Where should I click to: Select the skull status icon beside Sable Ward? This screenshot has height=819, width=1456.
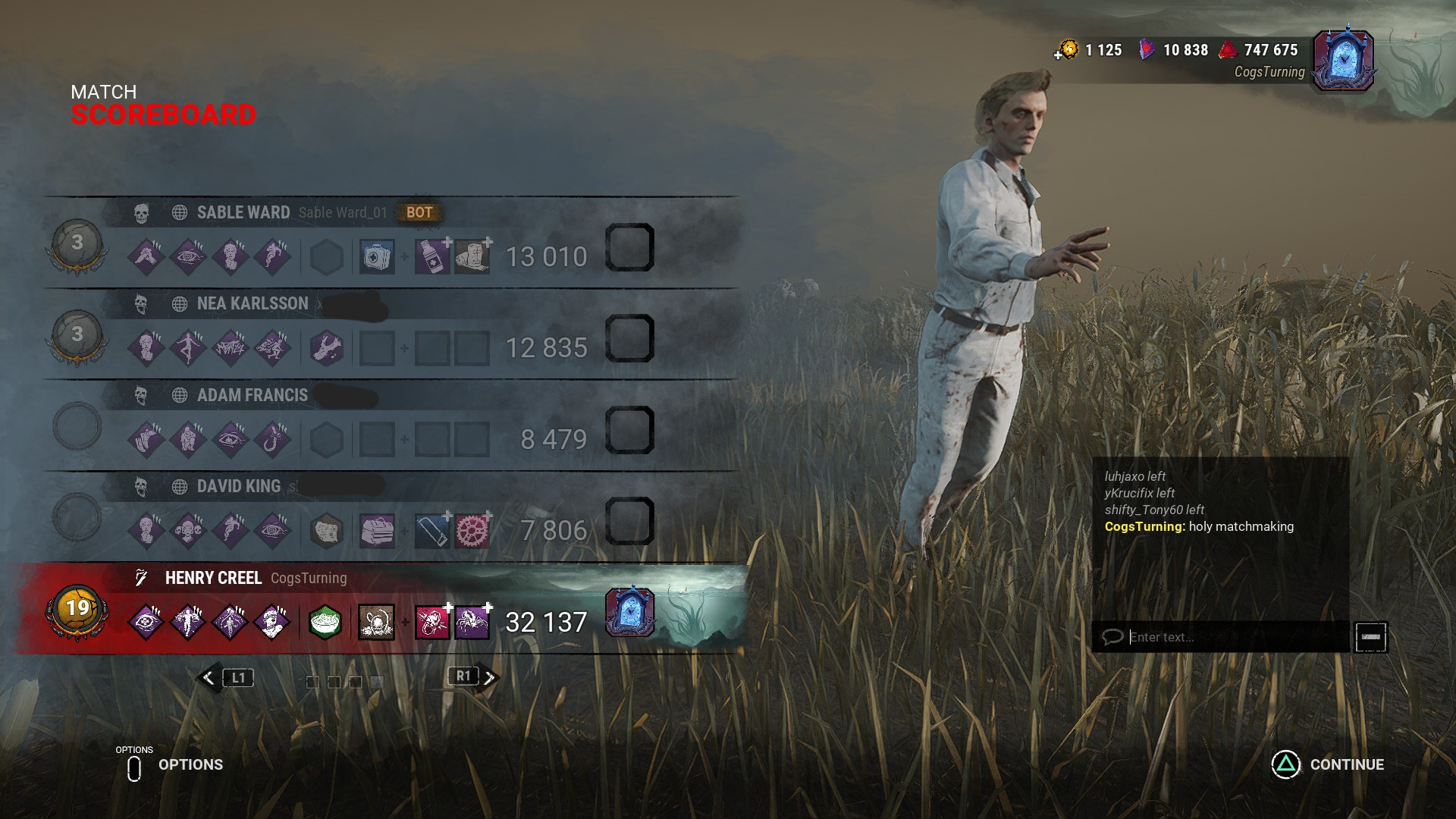coord(140,213)
